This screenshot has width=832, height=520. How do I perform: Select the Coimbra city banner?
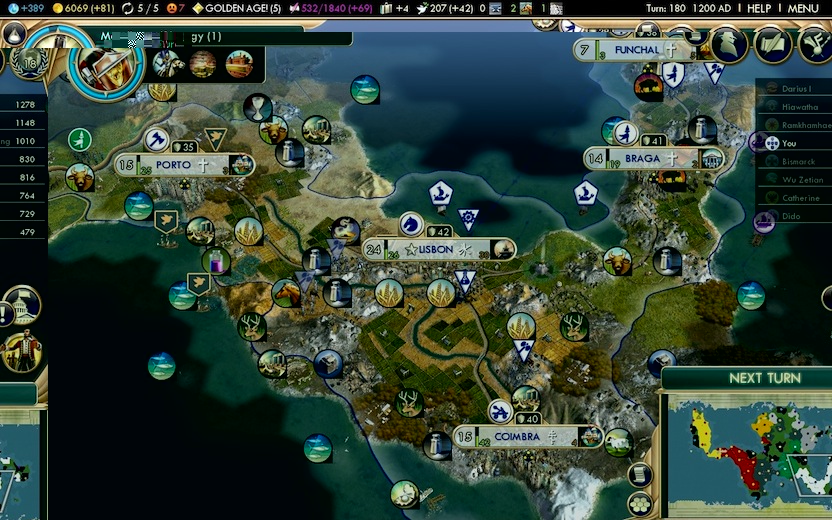pos(516,437)
